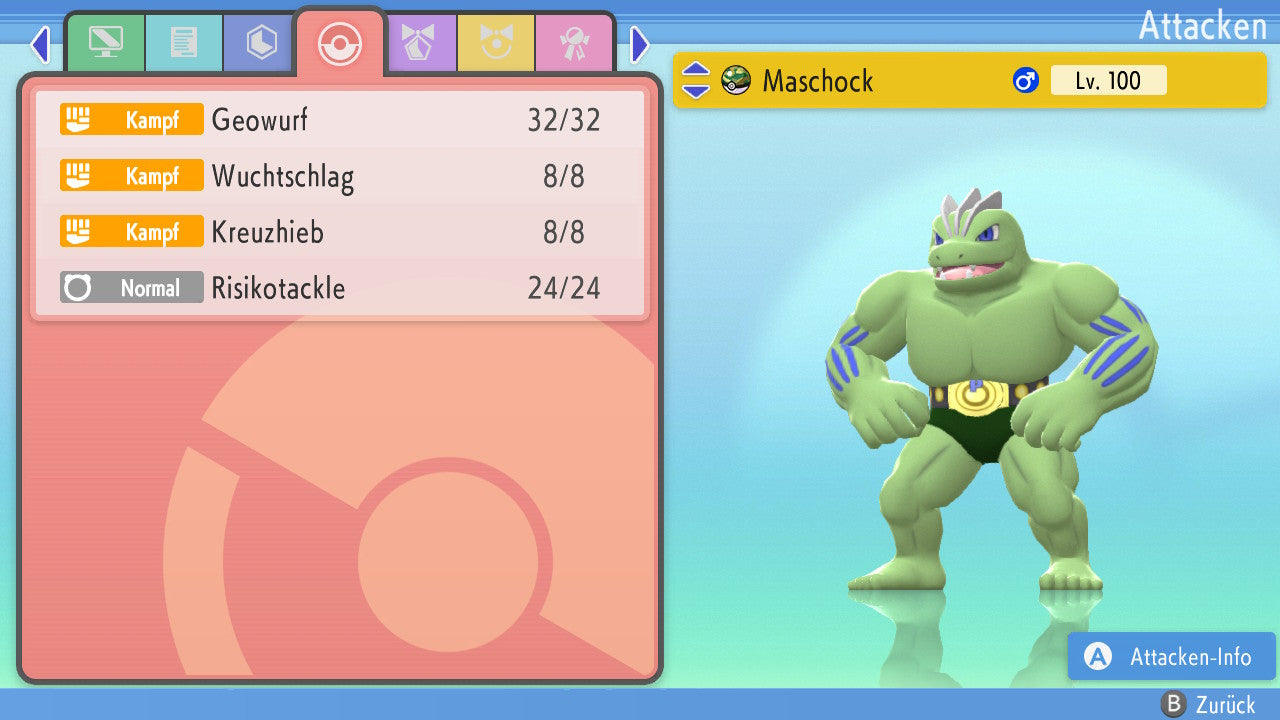Click the left tab navigation arrow

[40, 44]
